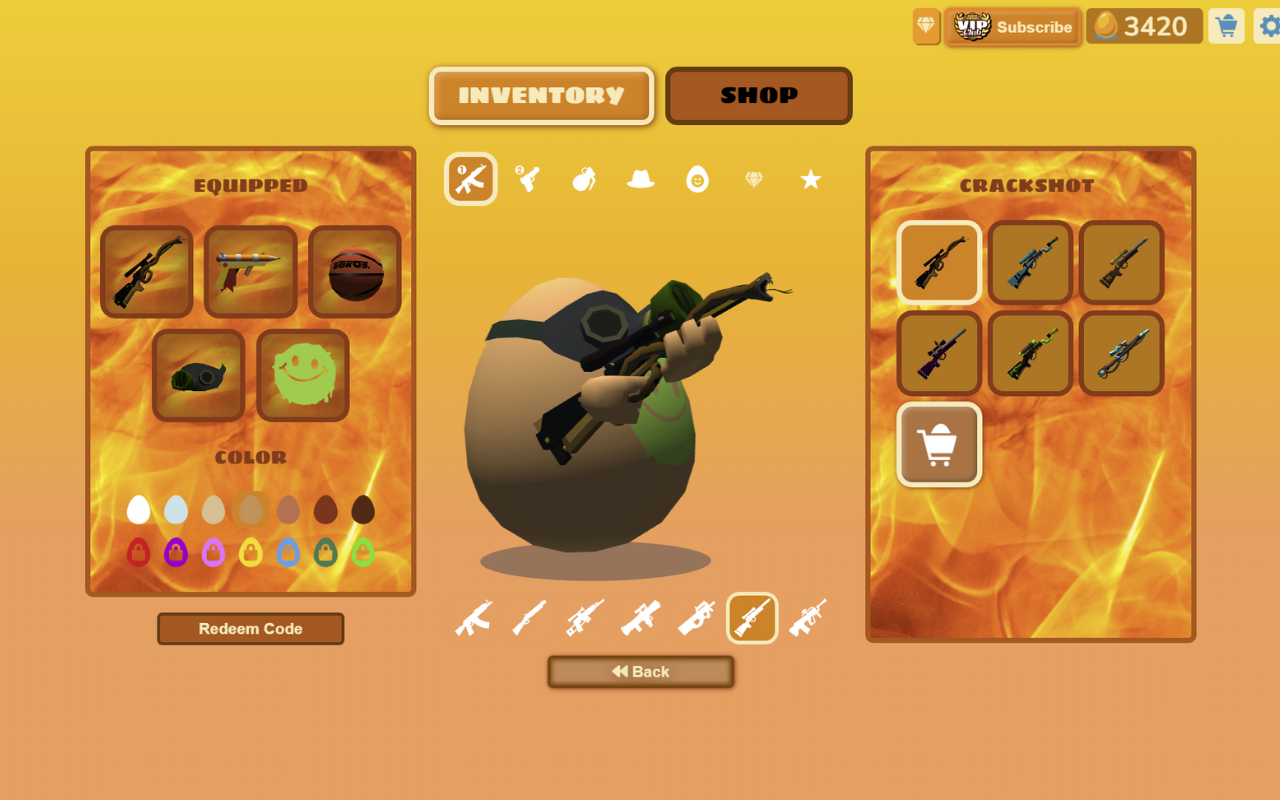The width and height of the screenshot is (1280, 800).
Task: Switch to the Inventory tab
Action: pyautogui.click(x=541, y=96)
